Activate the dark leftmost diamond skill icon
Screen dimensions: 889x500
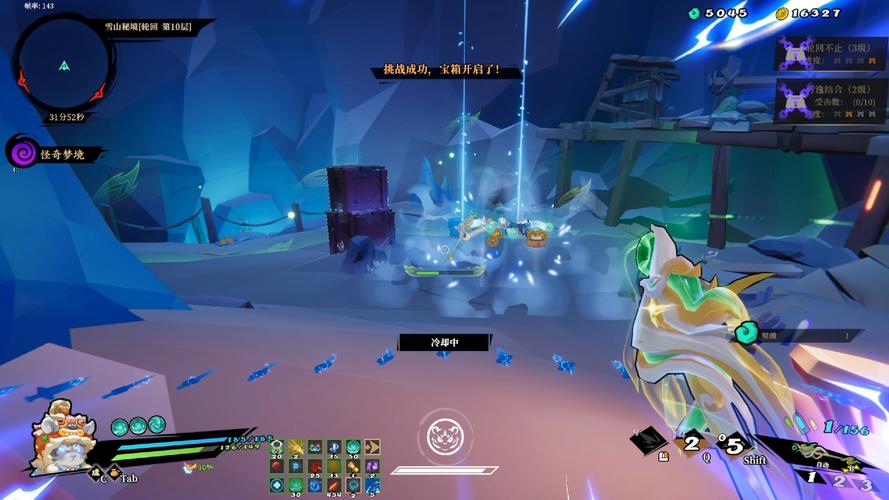pyautogui.click(x=650, y=438)
